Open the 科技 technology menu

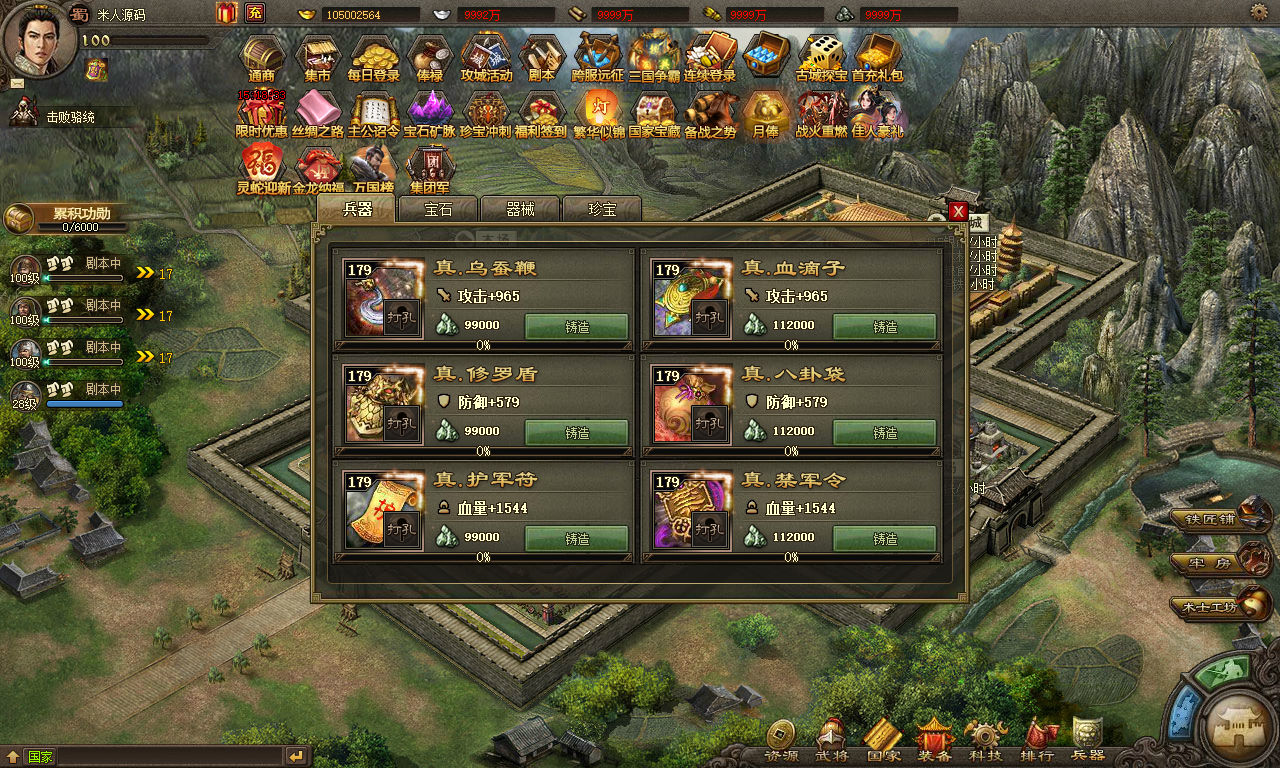click(x=985, y=740)
